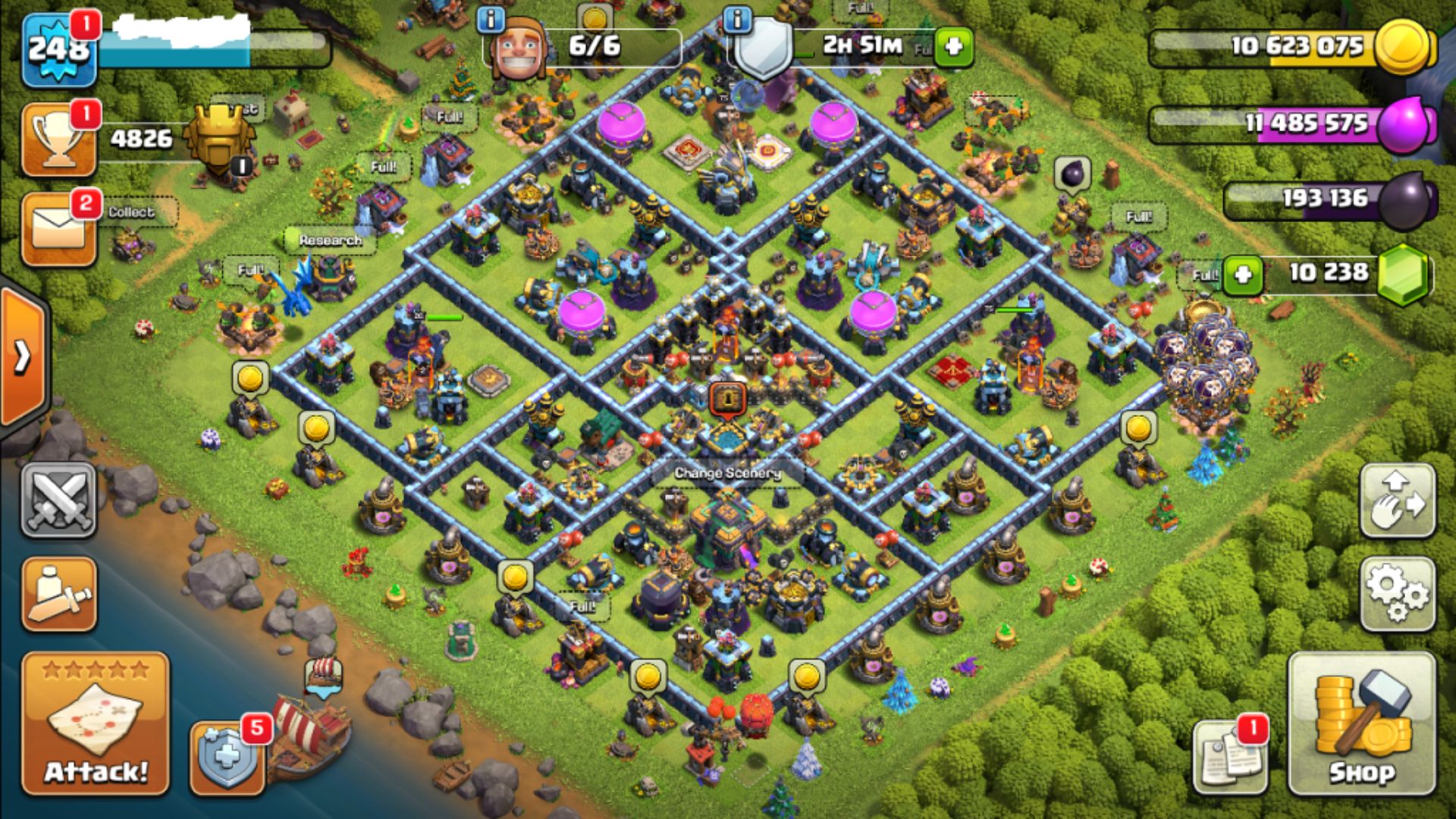The height and width of the screenshot is (819, 1456).
Task: Open the clipboard notes button beside Shop
Action: click(x=1230, y=755)
